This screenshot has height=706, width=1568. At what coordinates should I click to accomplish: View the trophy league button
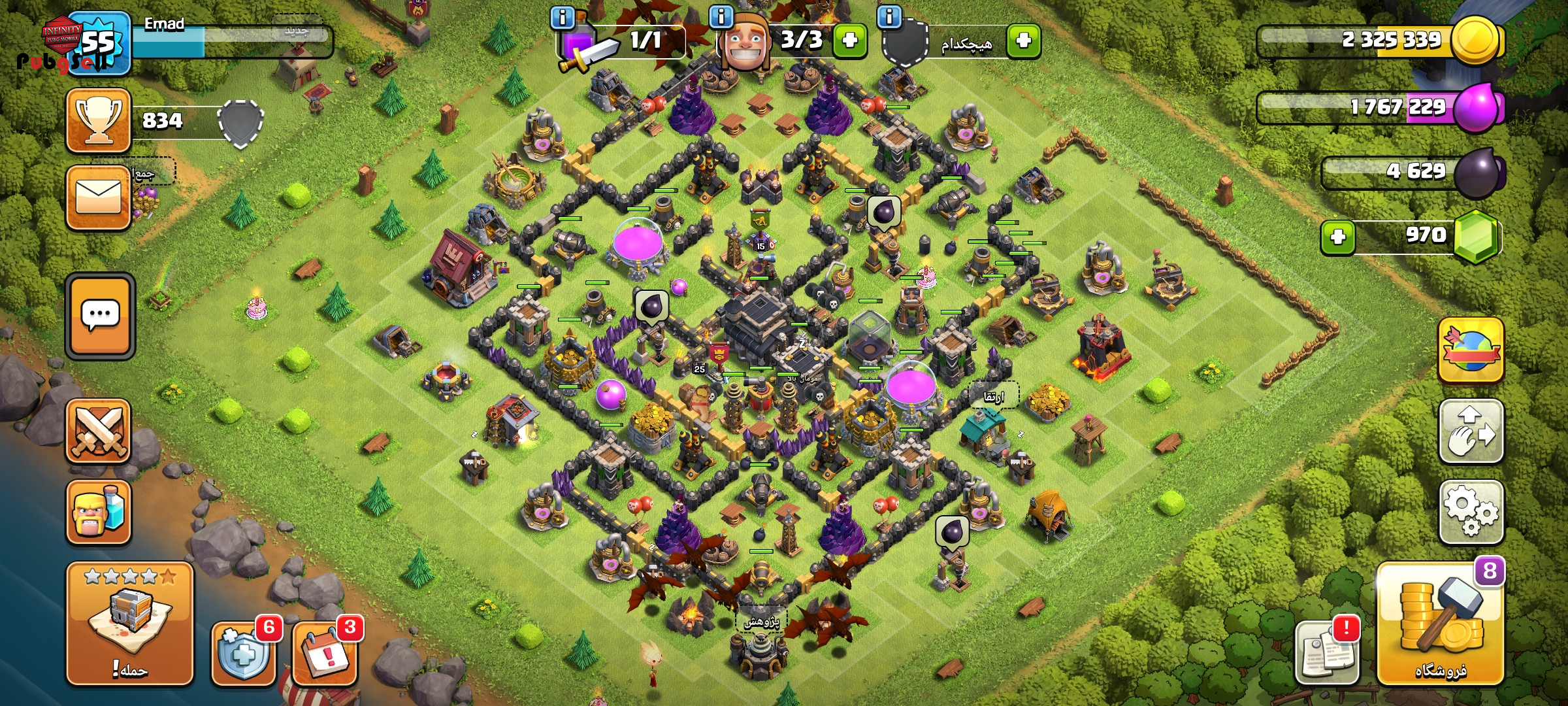coord(99,121)
